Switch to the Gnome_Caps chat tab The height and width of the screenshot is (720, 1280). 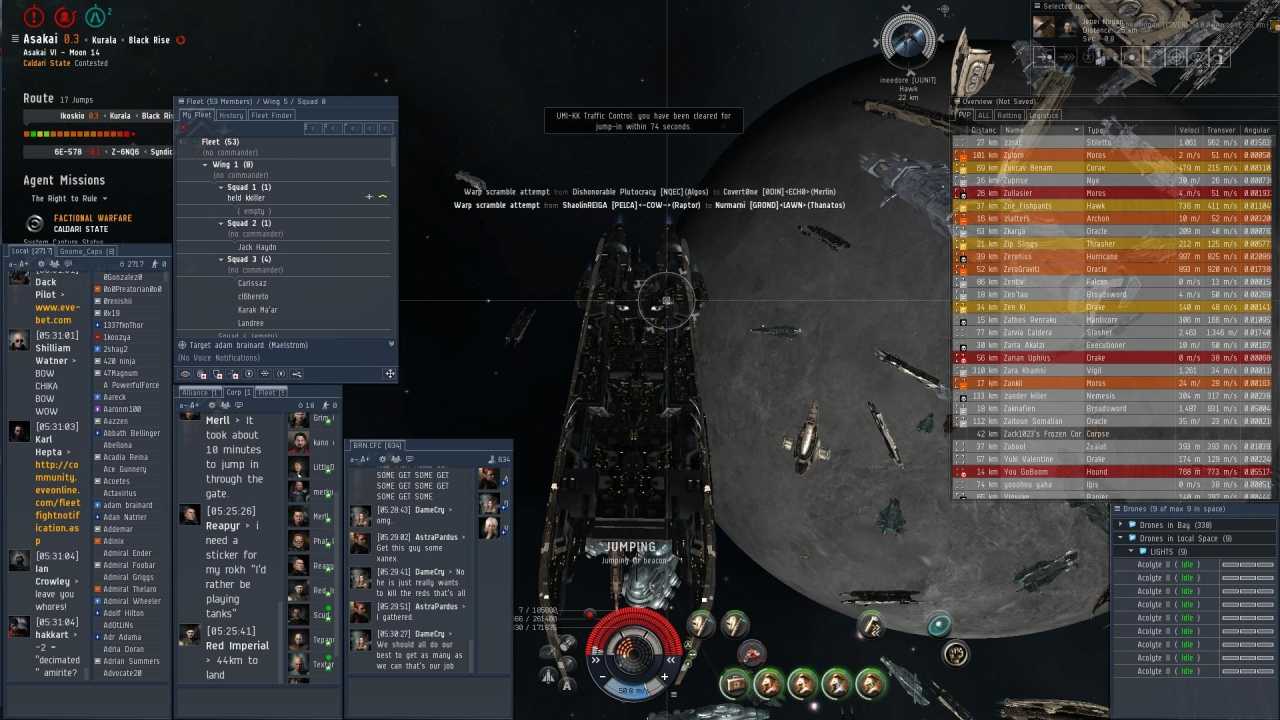(88, 252)
